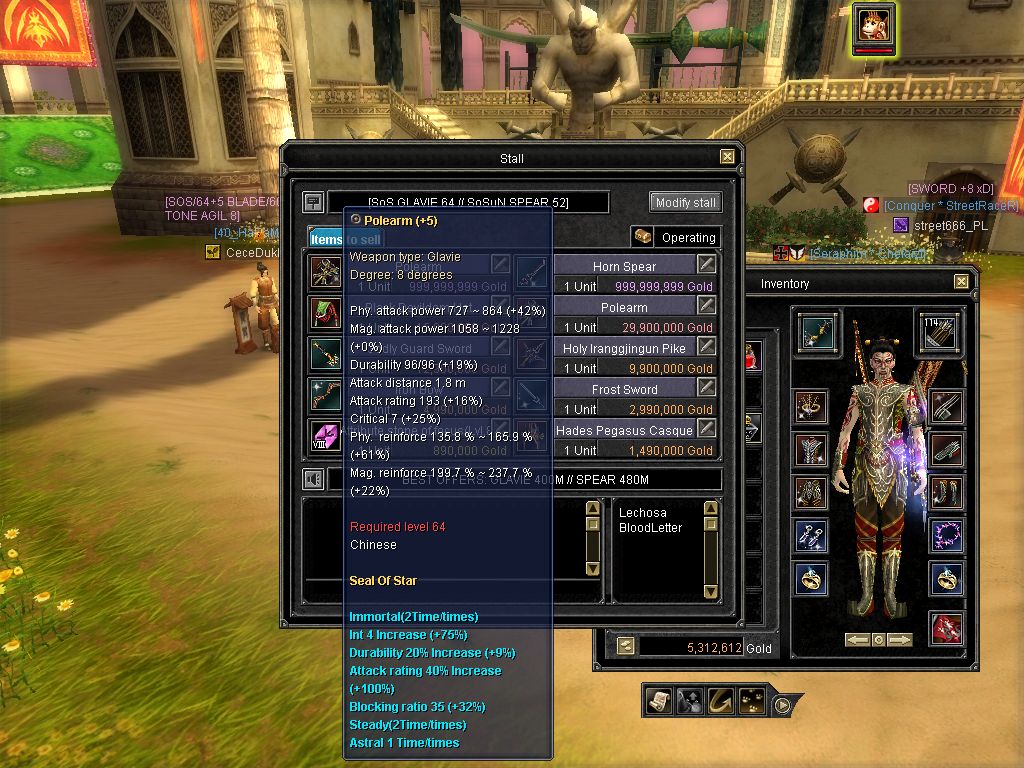Edit the Hades Pegasus Casque listing
1024x768 pixels.
click(707, 428)
